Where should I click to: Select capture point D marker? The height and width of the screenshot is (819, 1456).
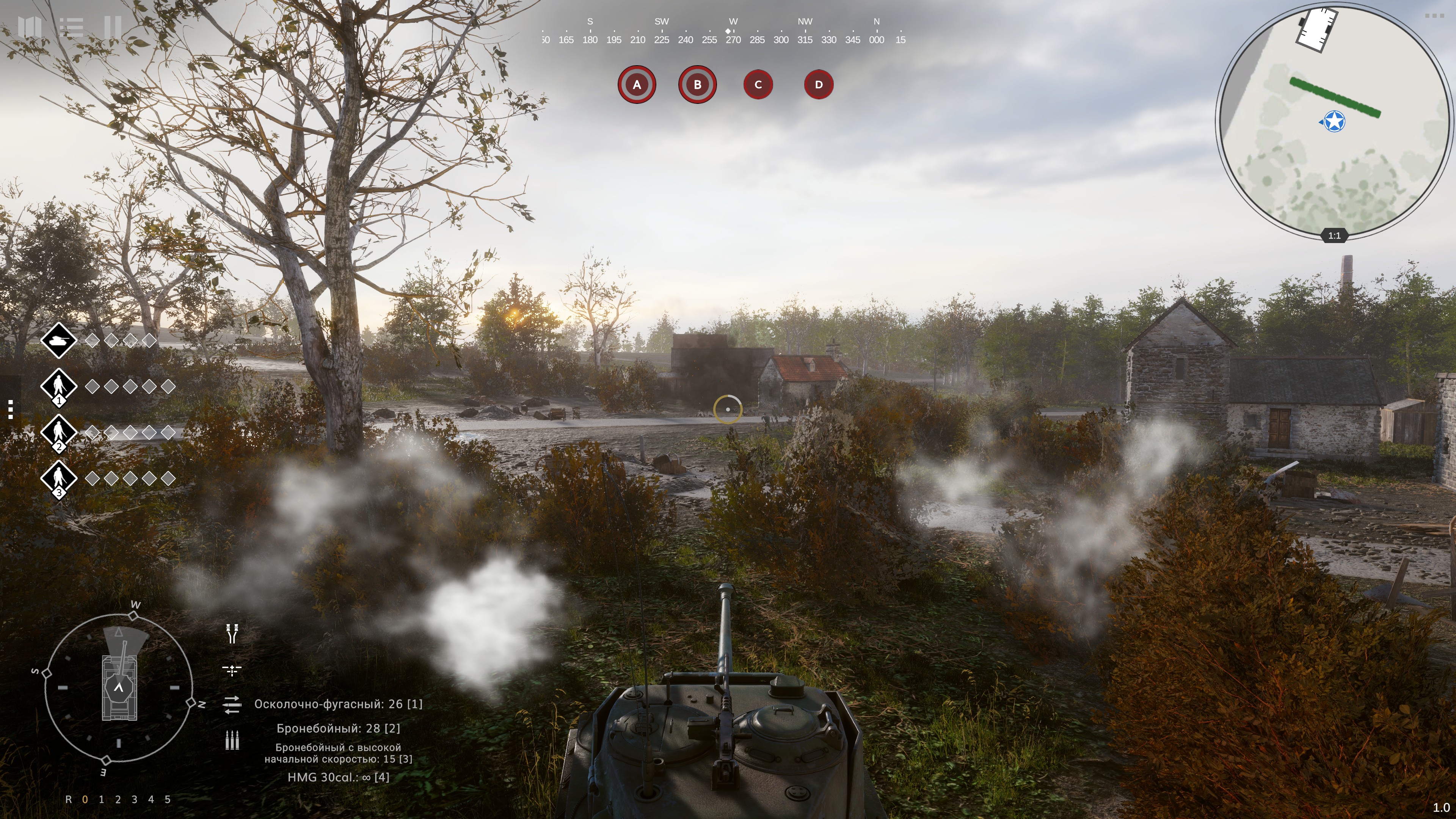point(819,85)
